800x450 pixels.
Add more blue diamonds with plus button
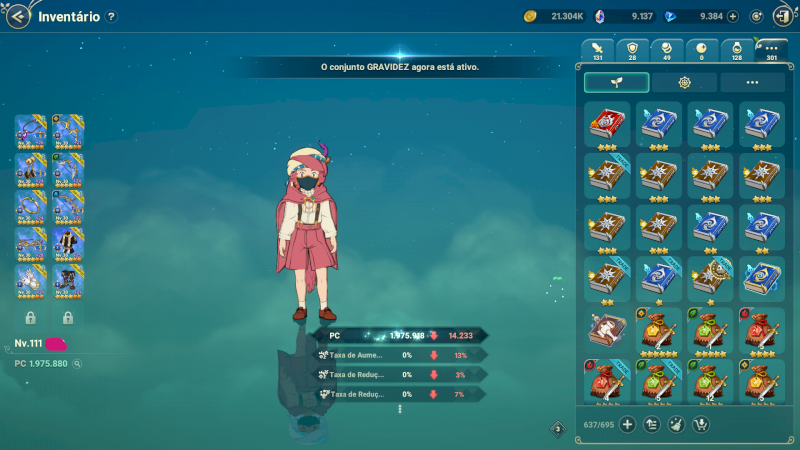pos(733,16)
